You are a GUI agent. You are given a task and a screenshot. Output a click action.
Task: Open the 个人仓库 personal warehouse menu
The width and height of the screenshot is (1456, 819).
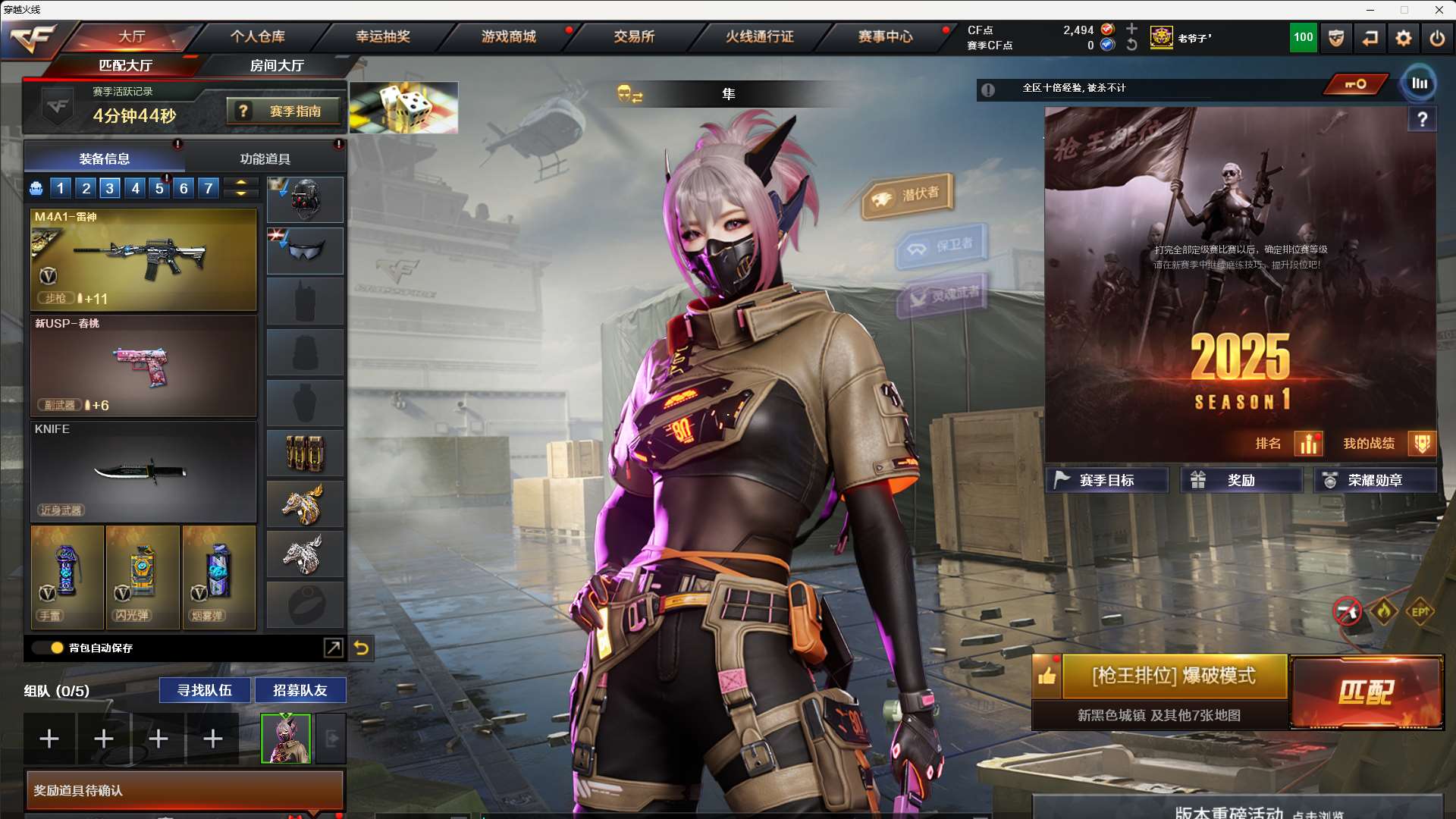[x=258, y=36]
